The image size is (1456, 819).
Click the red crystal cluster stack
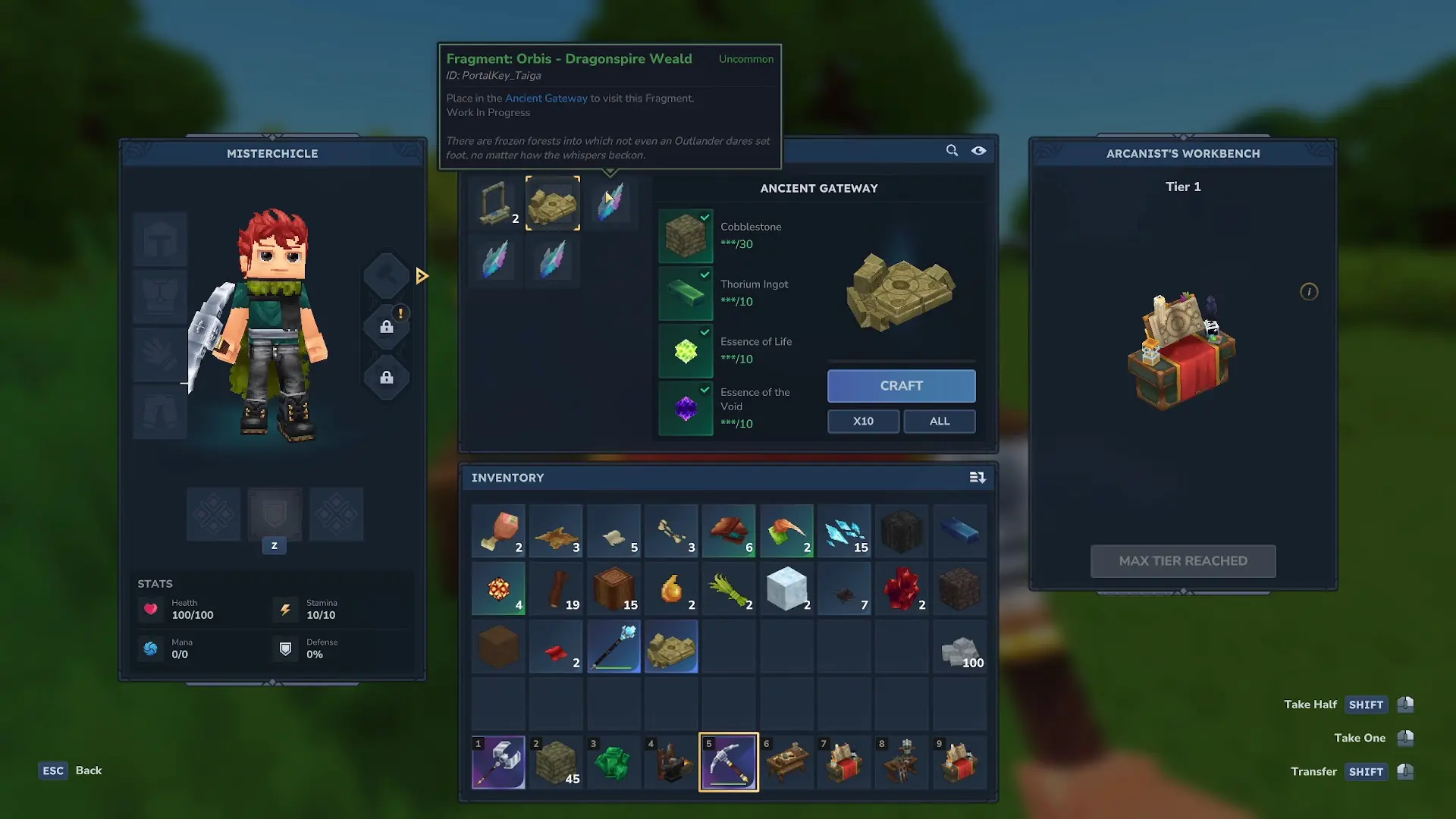(x=902, y=589)
